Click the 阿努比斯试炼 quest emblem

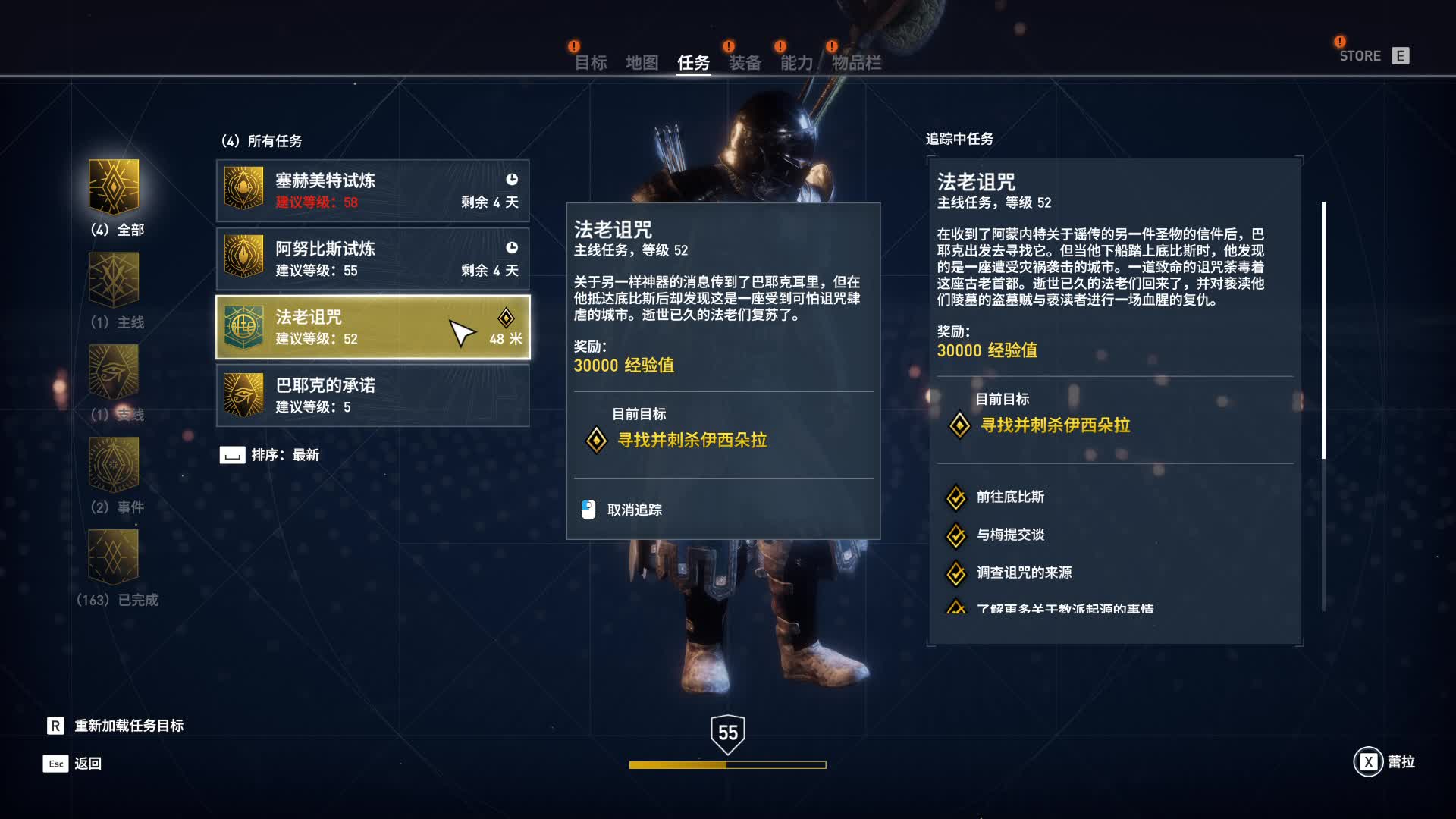pos(244,258)
